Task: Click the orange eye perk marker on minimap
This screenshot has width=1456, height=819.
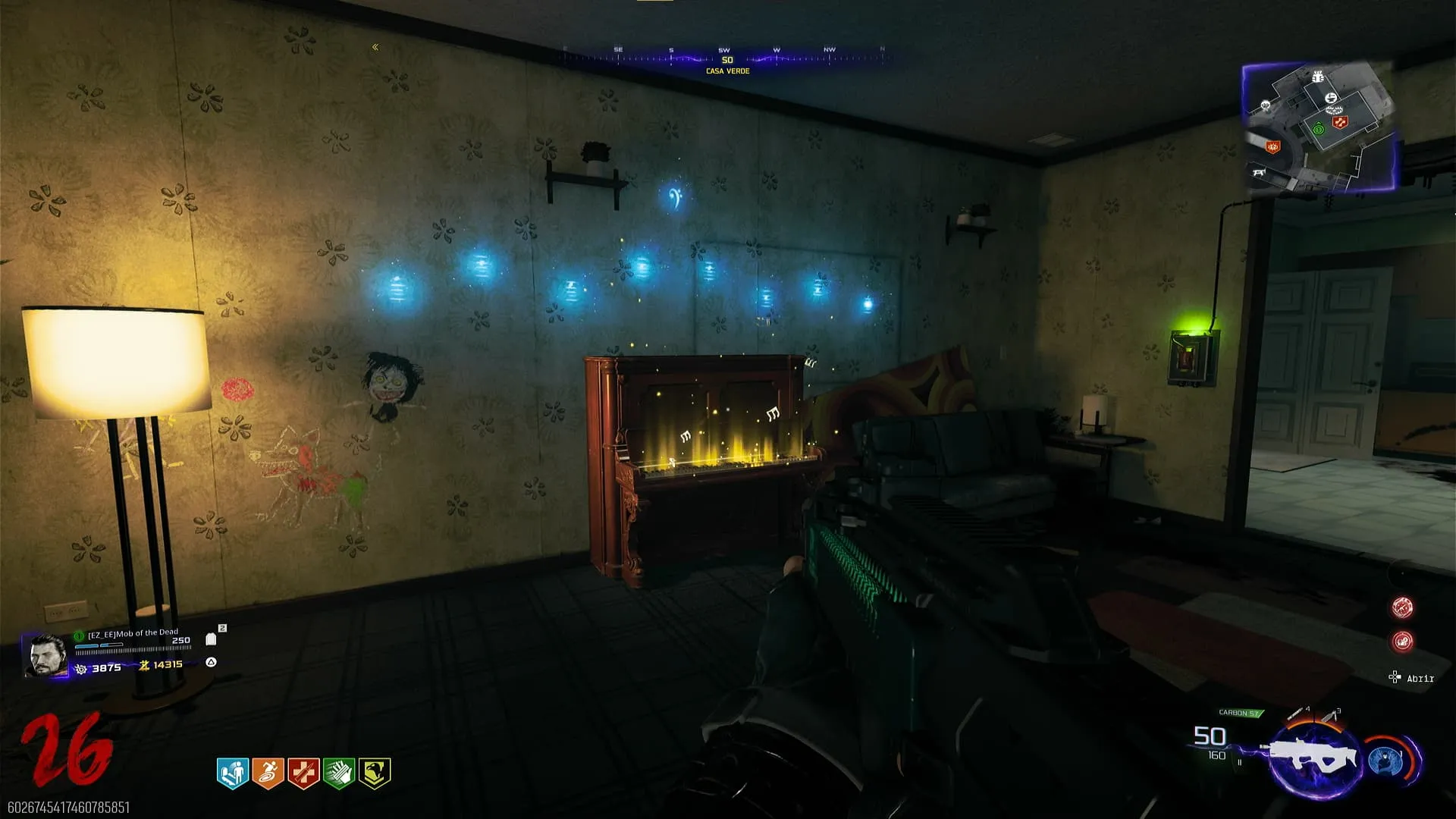Action: pyautogui.click(x=1272, y=146)
